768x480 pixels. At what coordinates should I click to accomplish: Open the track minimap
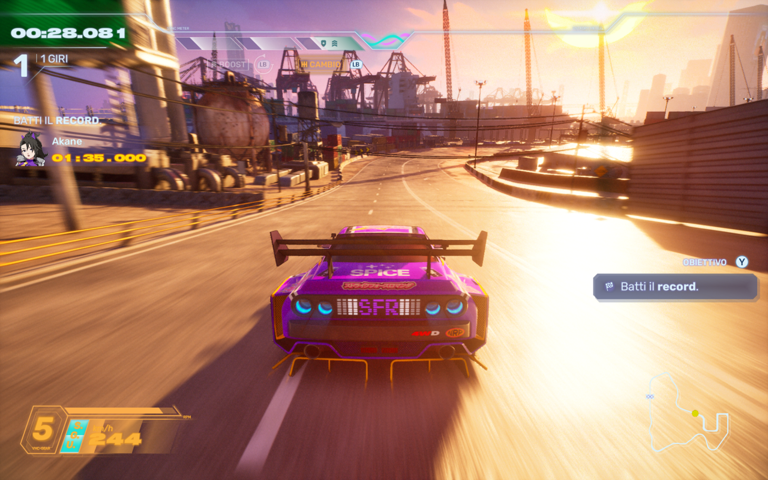(x=689, y=412)
